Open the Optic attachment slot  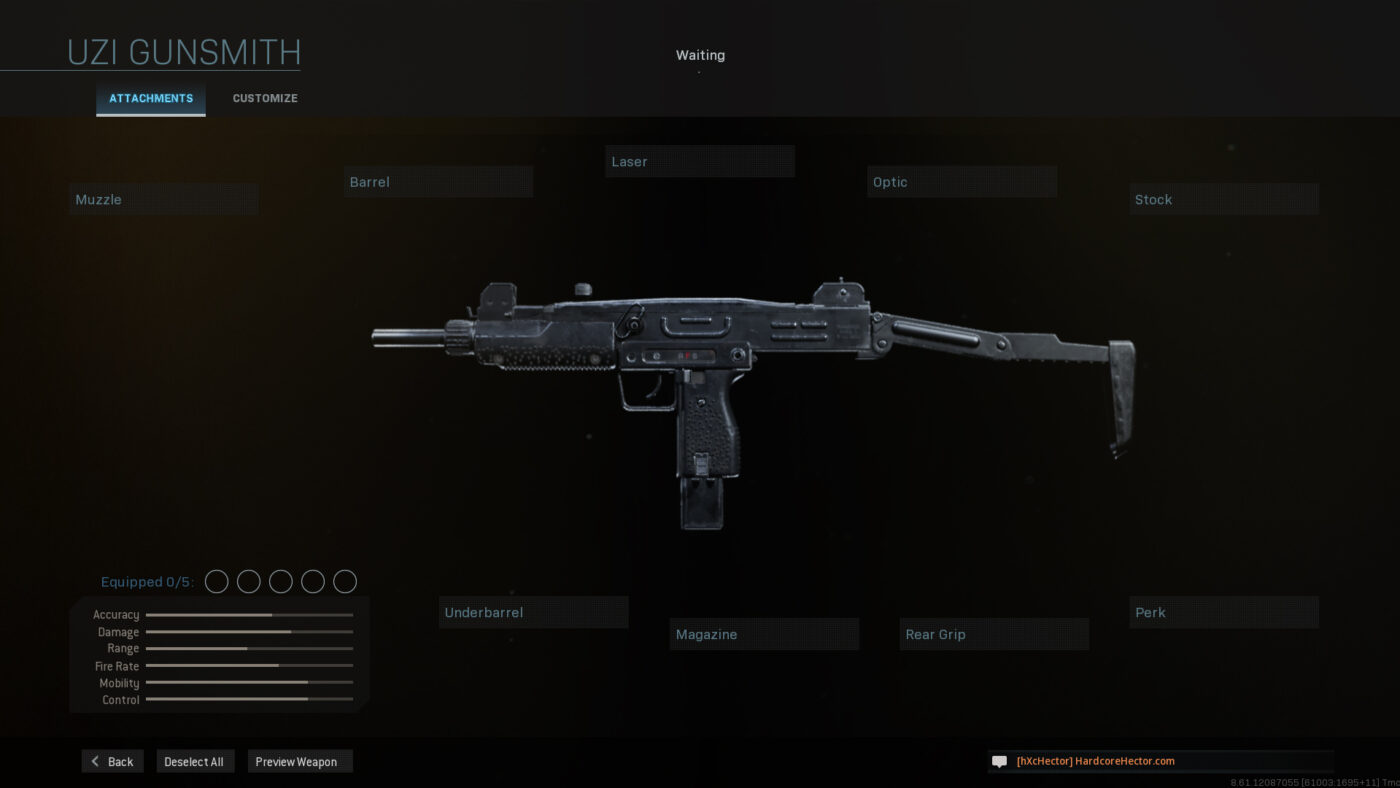tap(962, 181)
